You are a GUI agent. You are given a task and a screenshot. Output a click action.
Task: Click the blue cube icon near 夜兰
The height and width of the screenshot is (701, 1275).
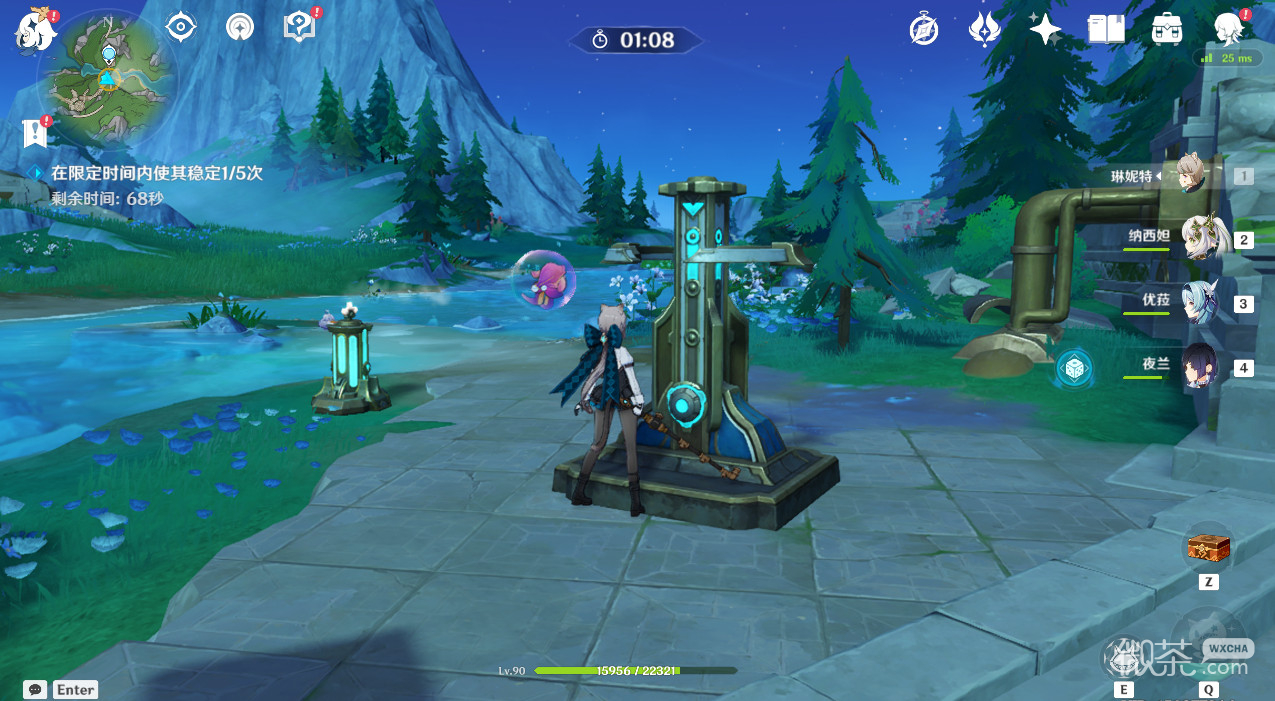pos(1075,368)
